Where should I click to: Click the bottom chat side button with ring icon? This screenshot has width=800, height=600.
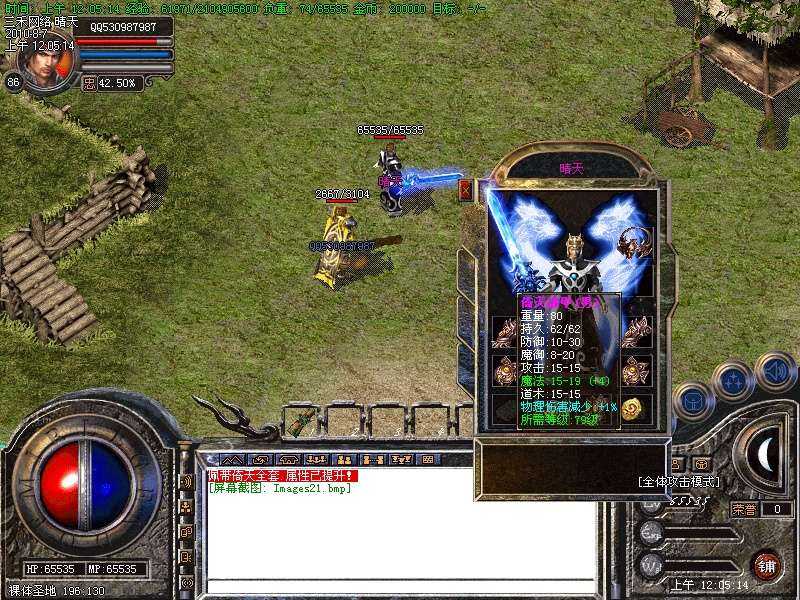(x=186, y=582)
